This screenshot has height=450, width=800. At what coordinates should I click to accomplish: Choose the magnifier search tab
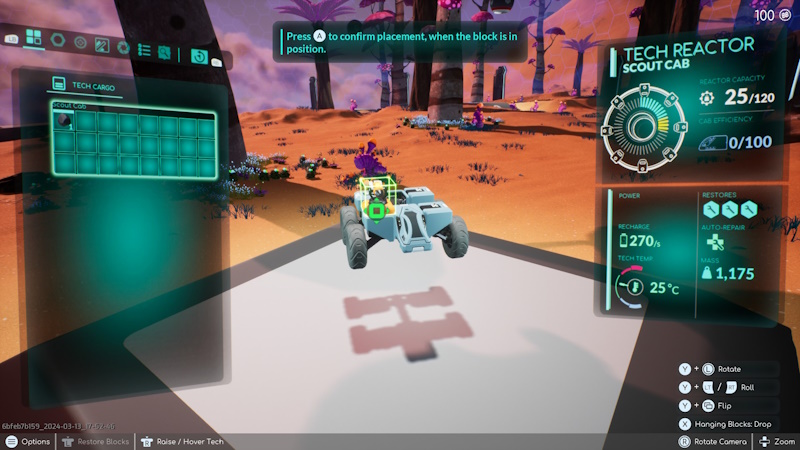[x=163, y=52]
